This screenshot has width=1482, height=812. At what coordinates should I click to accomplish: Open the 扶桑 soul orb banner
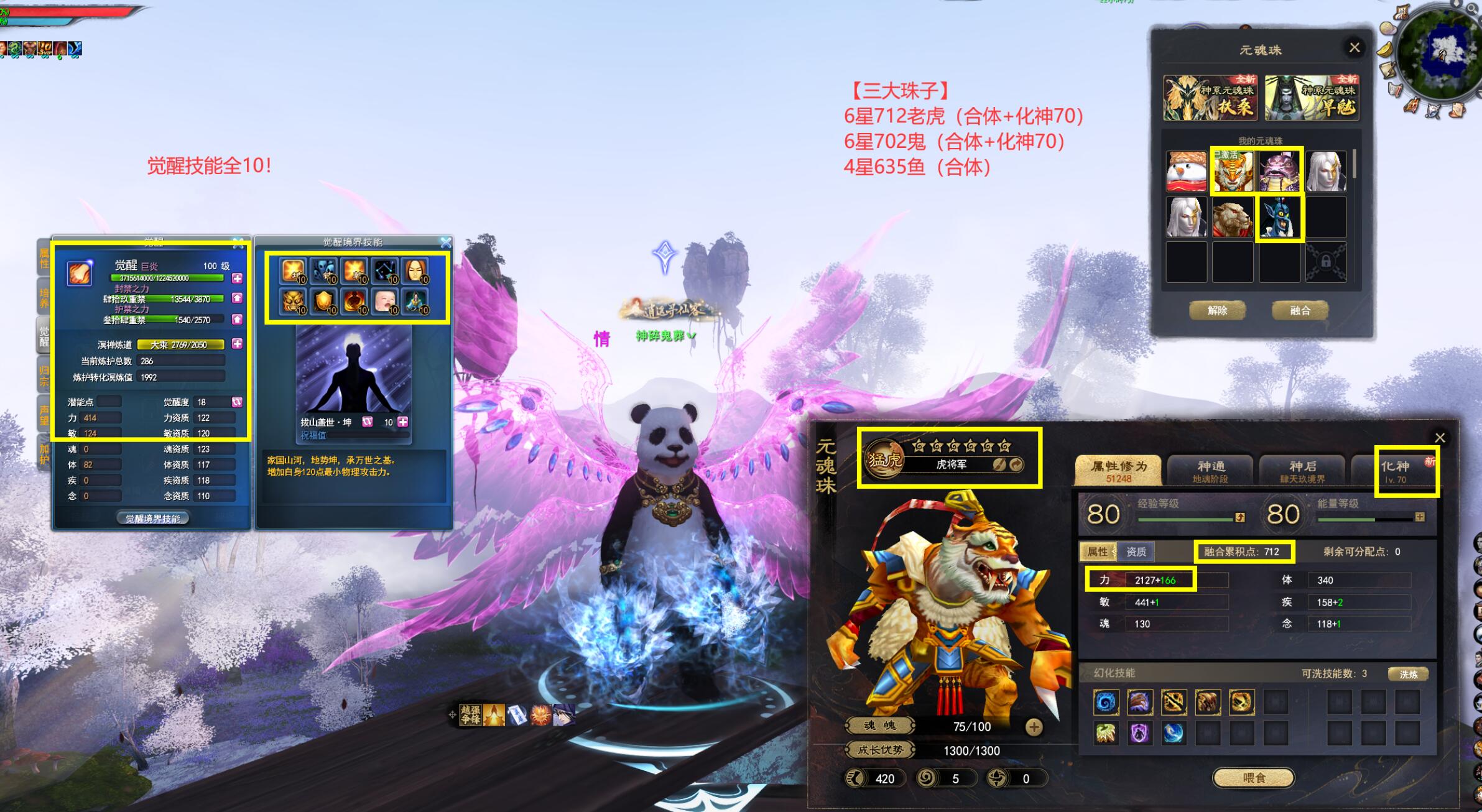(1210, 98)
